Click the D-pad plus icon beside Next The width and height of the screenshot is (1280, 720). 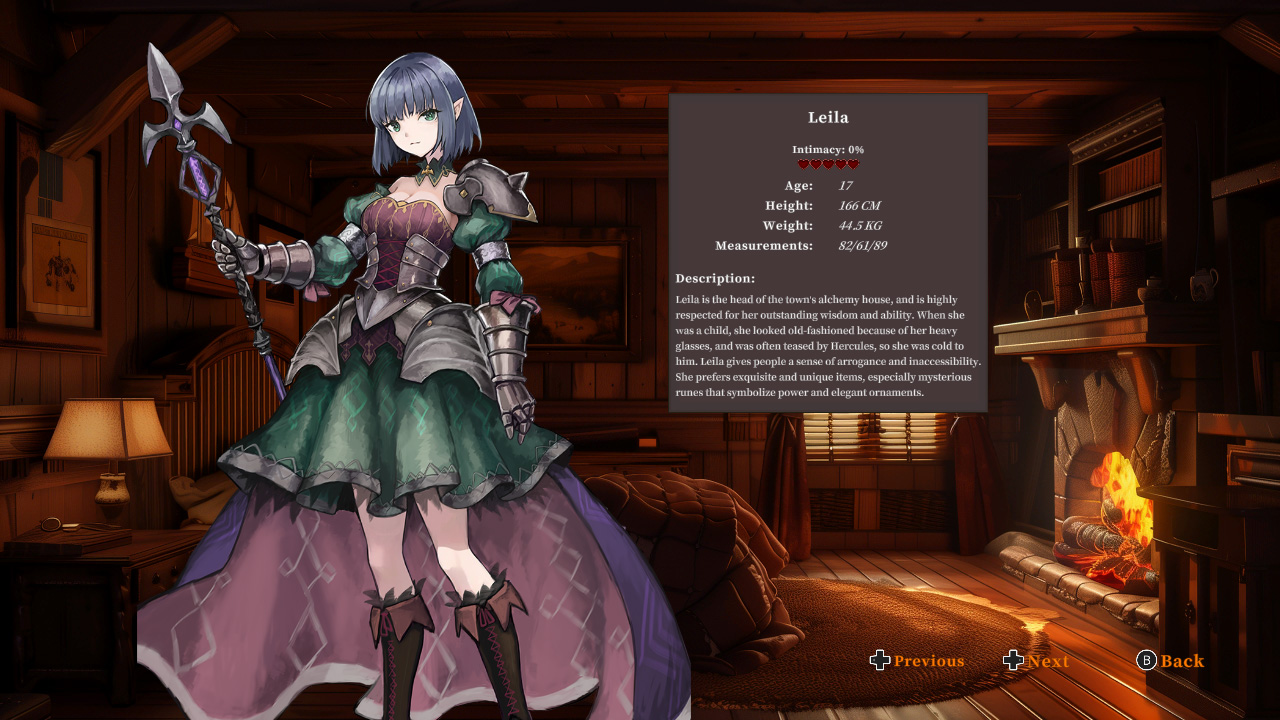[x=1012, y=660]
